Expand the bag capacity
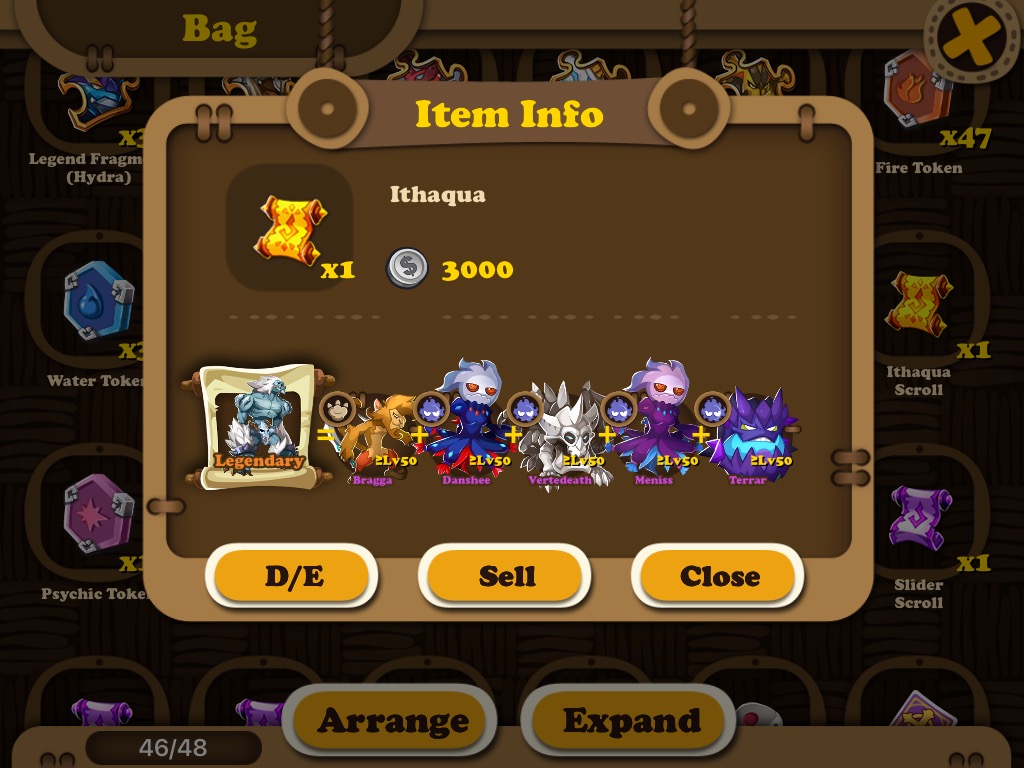 [x=630, y=720]
